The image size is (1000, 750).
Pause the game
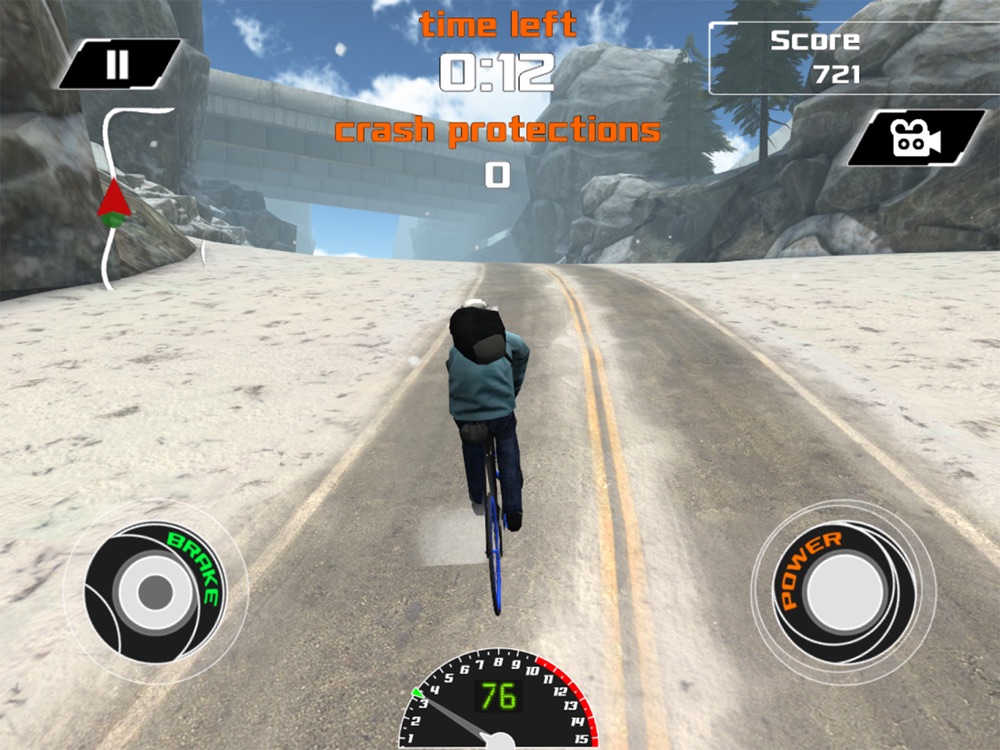(118, 65)
